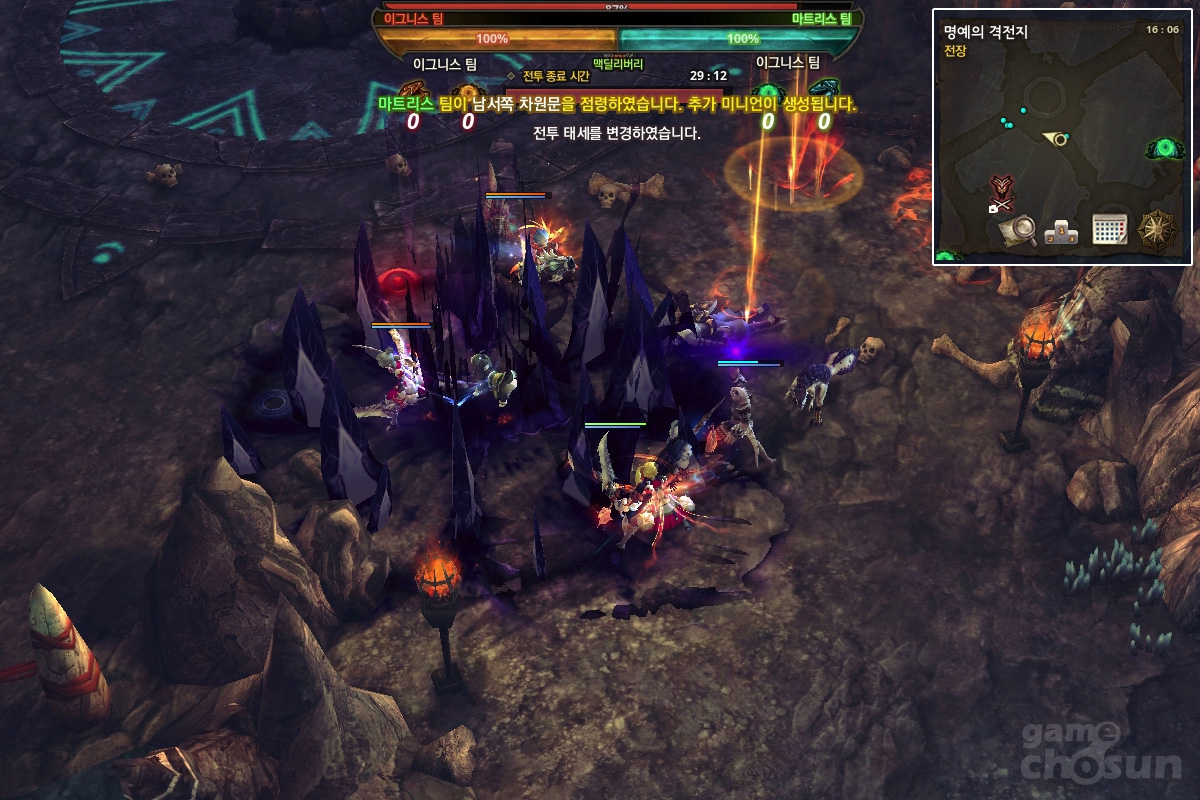Screen dimensions: 1200x800
Task: Click the compass rose button
Action: click(x=1158, y=229)
